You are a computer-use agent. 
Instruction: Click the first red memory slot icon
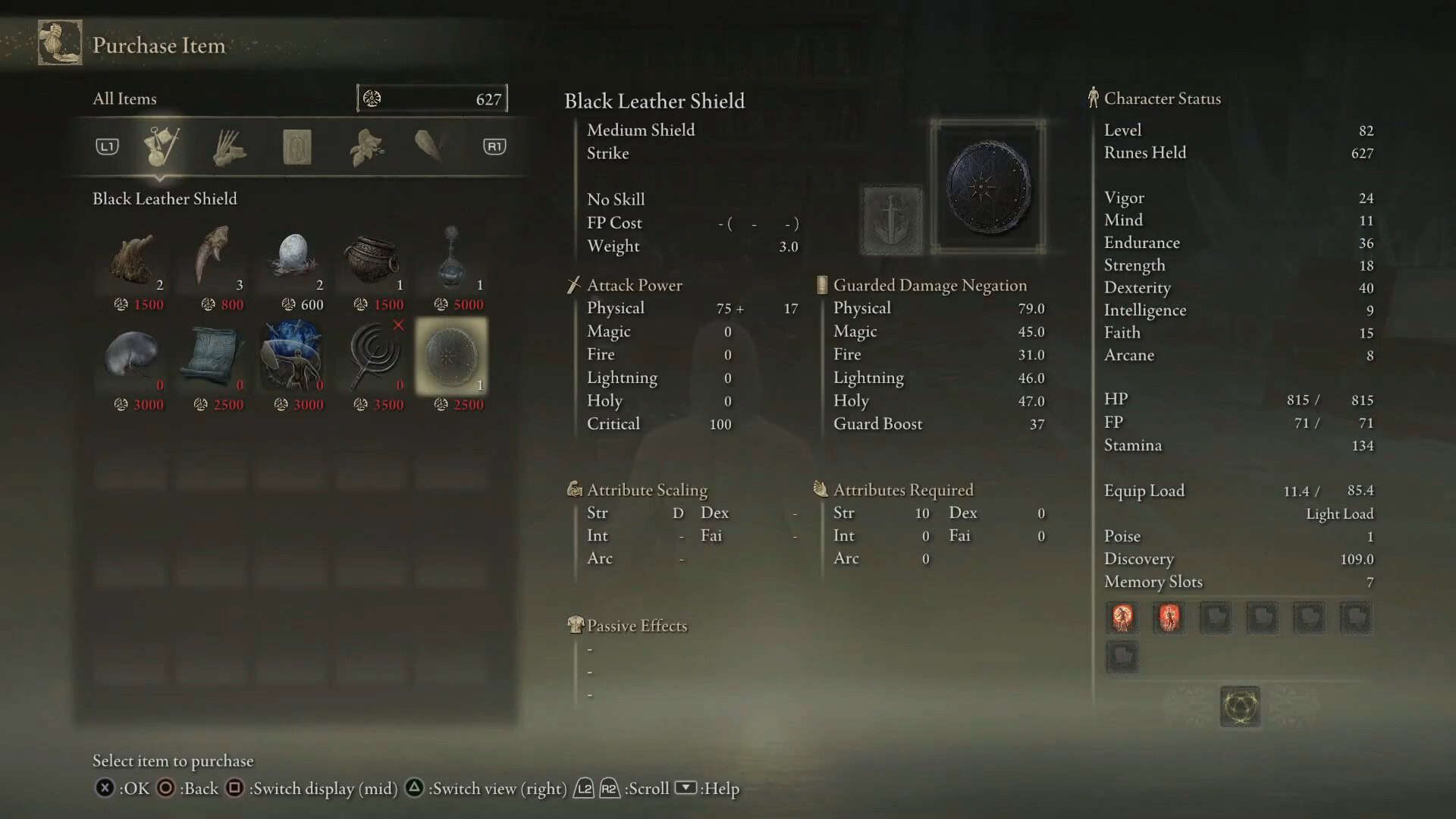click(1122, 617)
